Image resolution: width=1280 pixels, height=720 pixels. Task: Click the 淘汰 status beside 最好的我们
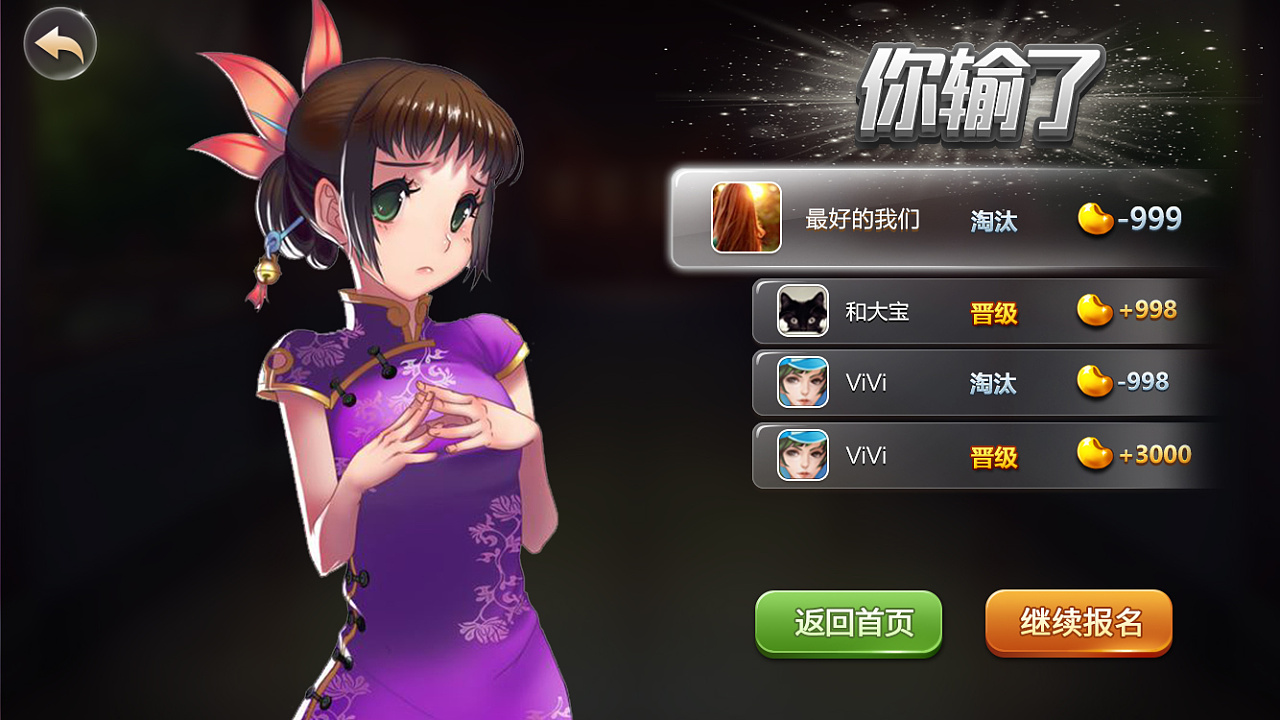(993, 219)
